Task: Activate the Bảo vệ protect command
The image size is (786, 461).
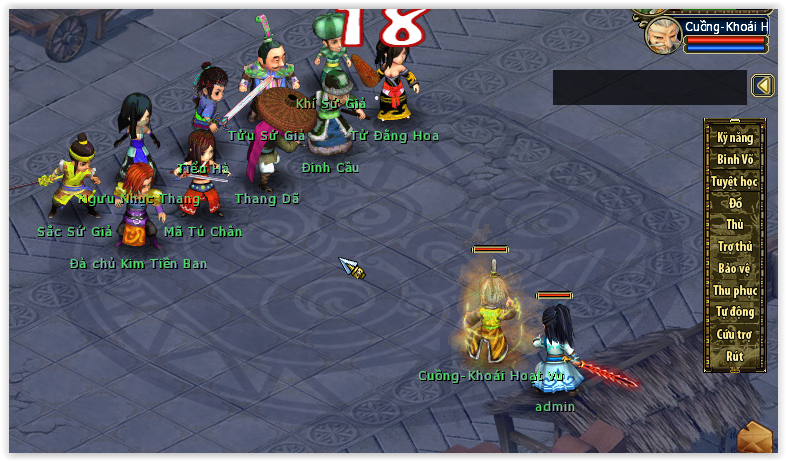Action: pos(735,269)
